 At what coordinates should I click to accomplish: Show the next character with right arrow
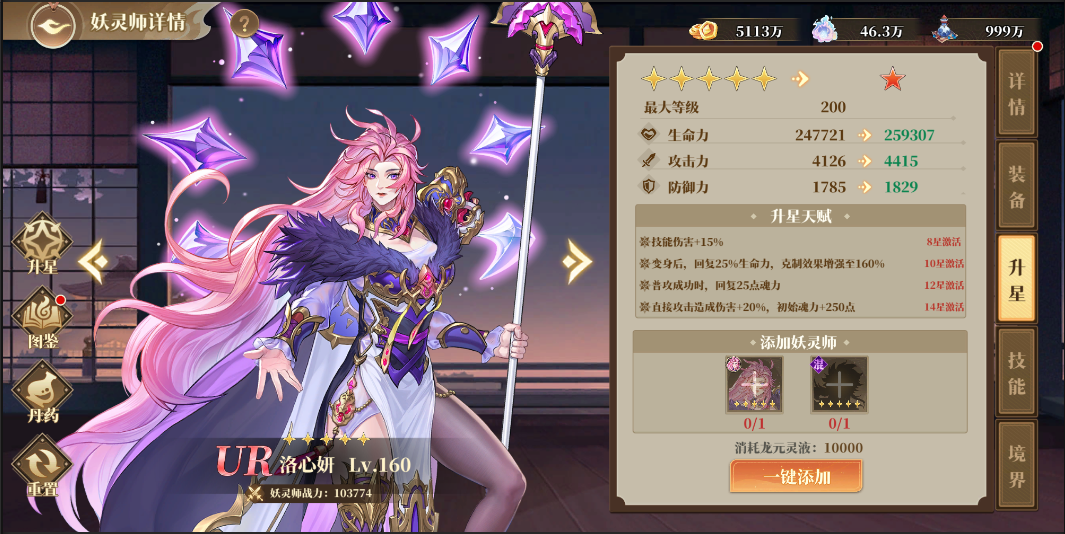pyautogui.click(x=576, y=261)
